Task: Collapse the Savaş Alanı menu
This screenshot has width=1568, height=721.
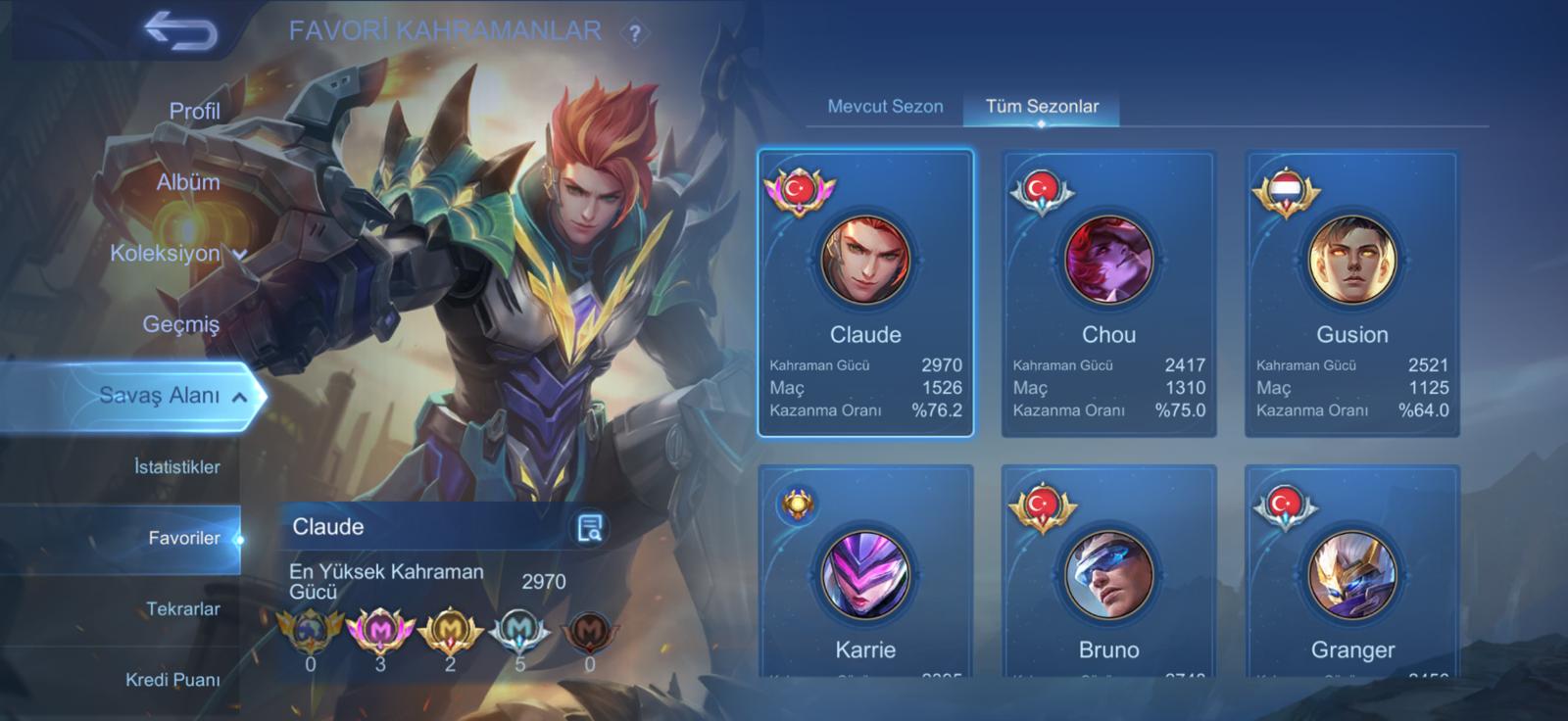Action: tap(172, 396)
